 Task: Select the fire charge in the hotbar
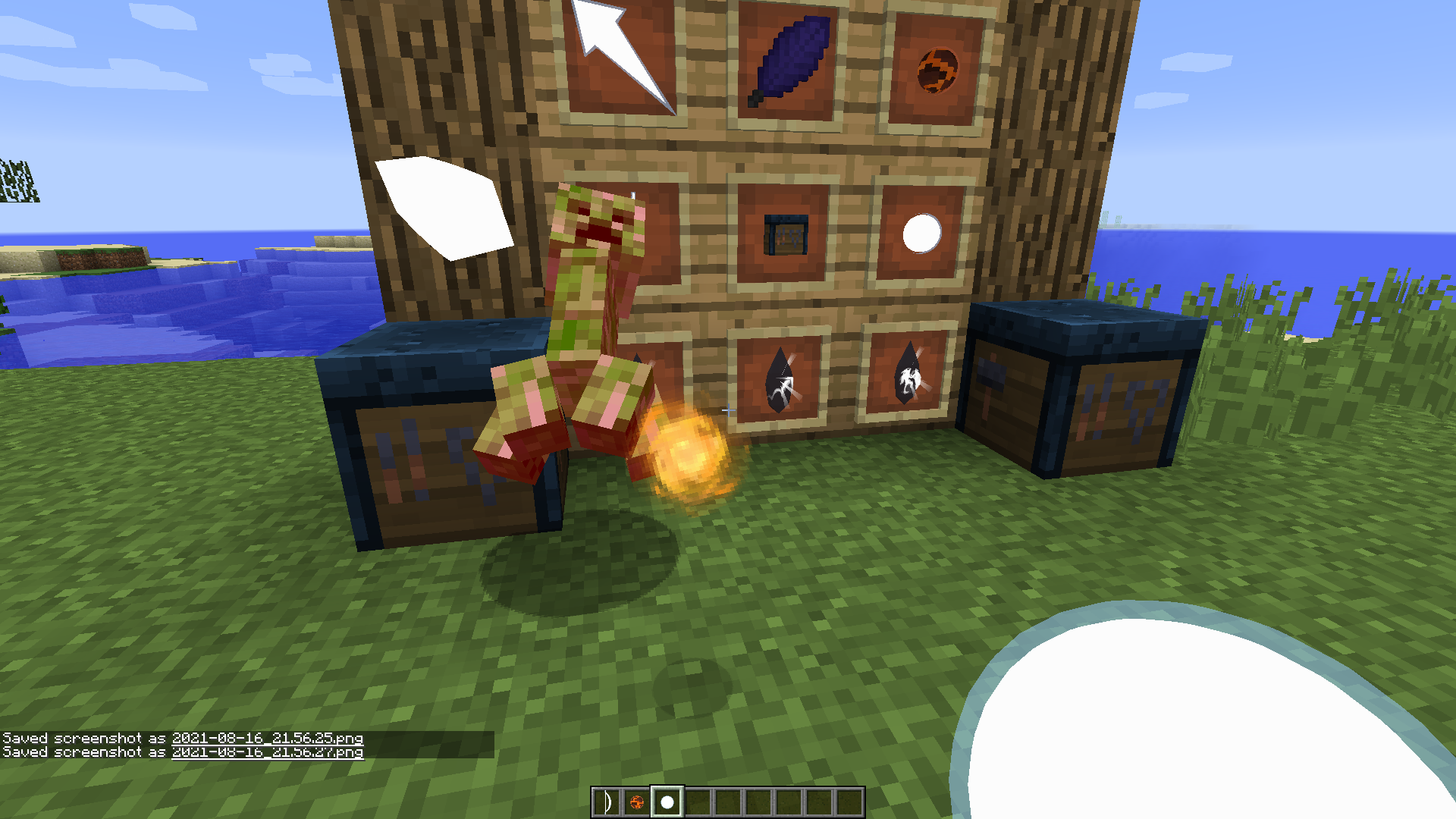tap(637, 799)
